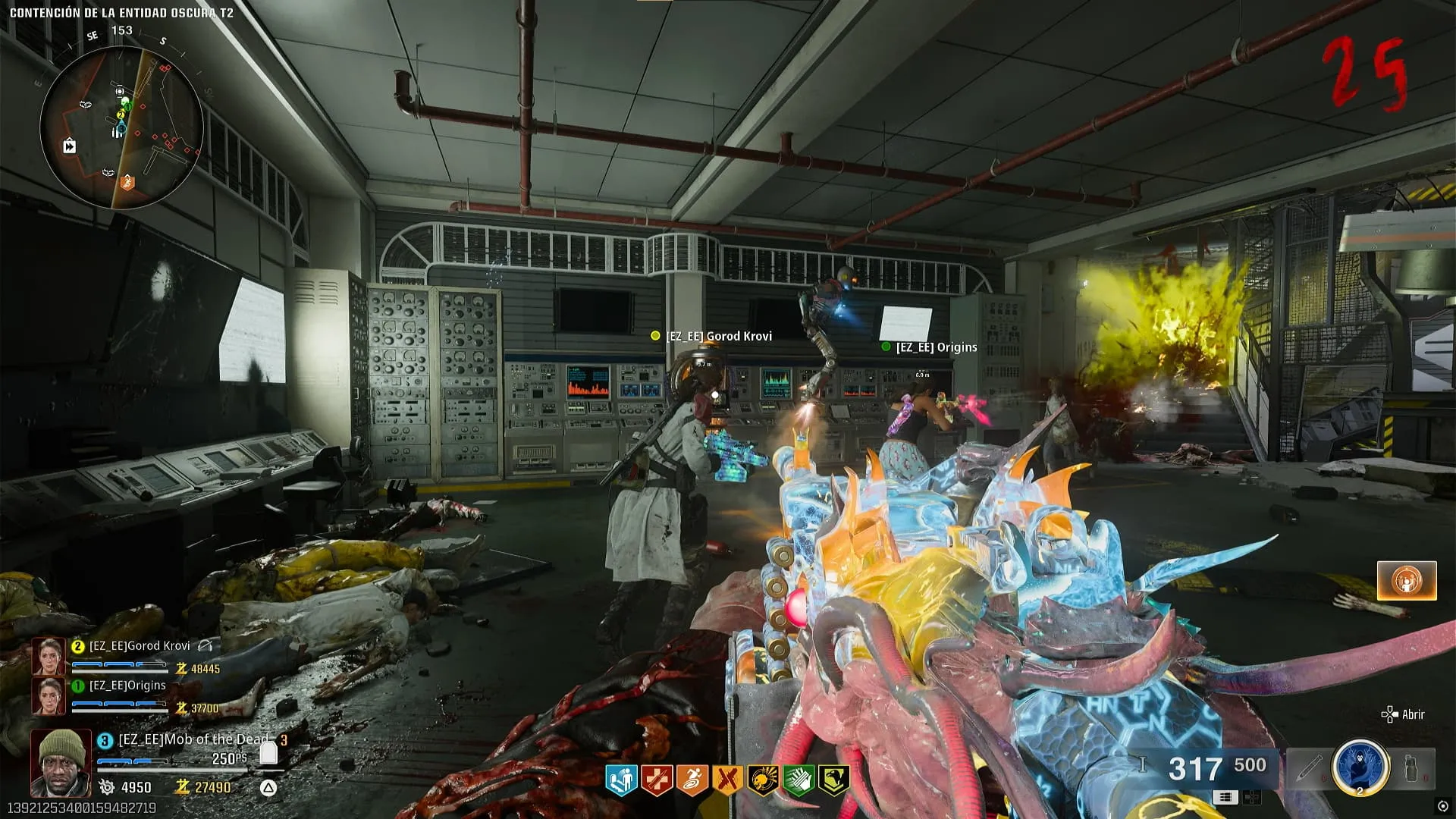Select the white ammo-type indicator under ammo count
The width and height of the screenshot is (1456, 819).
coord(1225,797)
